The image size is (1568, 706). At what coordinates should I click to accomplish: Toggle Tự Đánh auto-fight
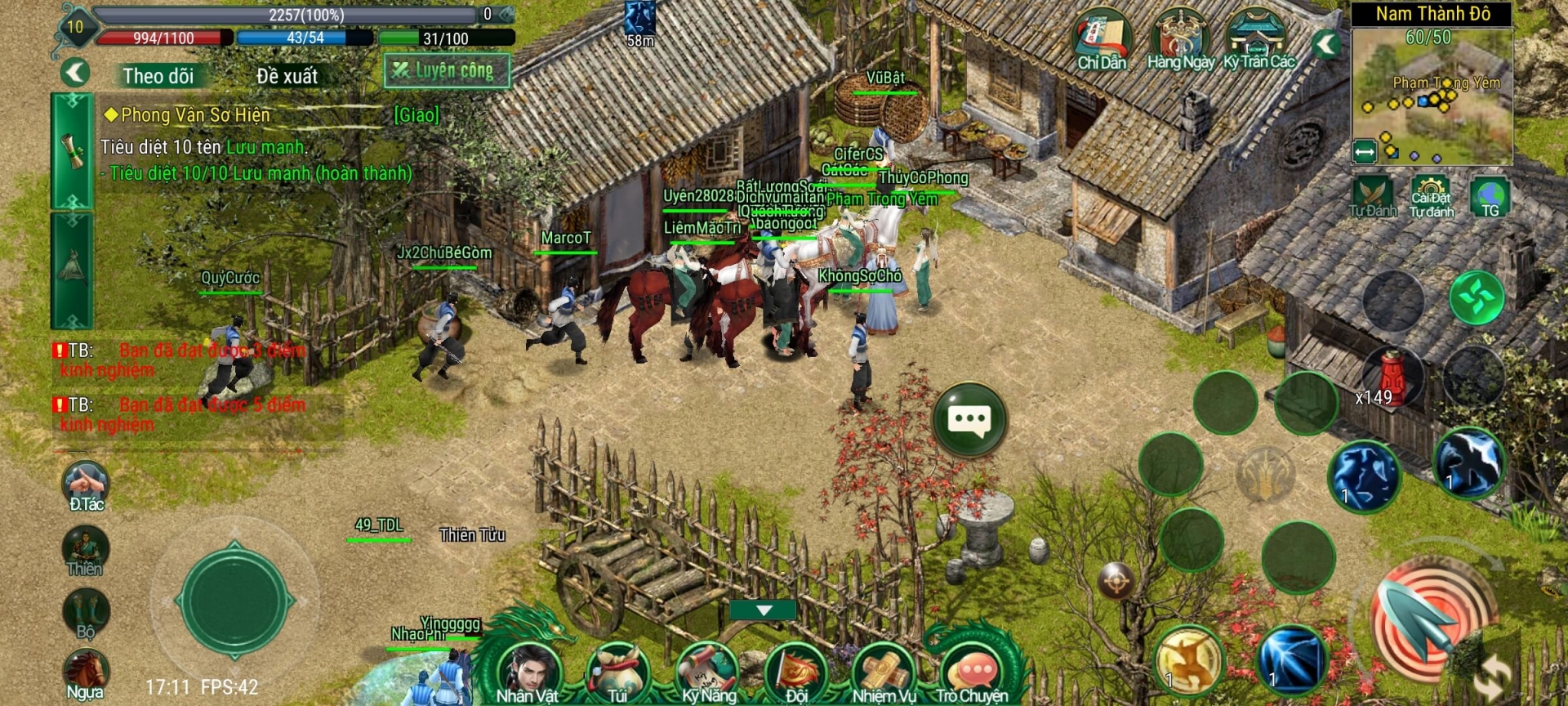click(x=1372, y=196)
